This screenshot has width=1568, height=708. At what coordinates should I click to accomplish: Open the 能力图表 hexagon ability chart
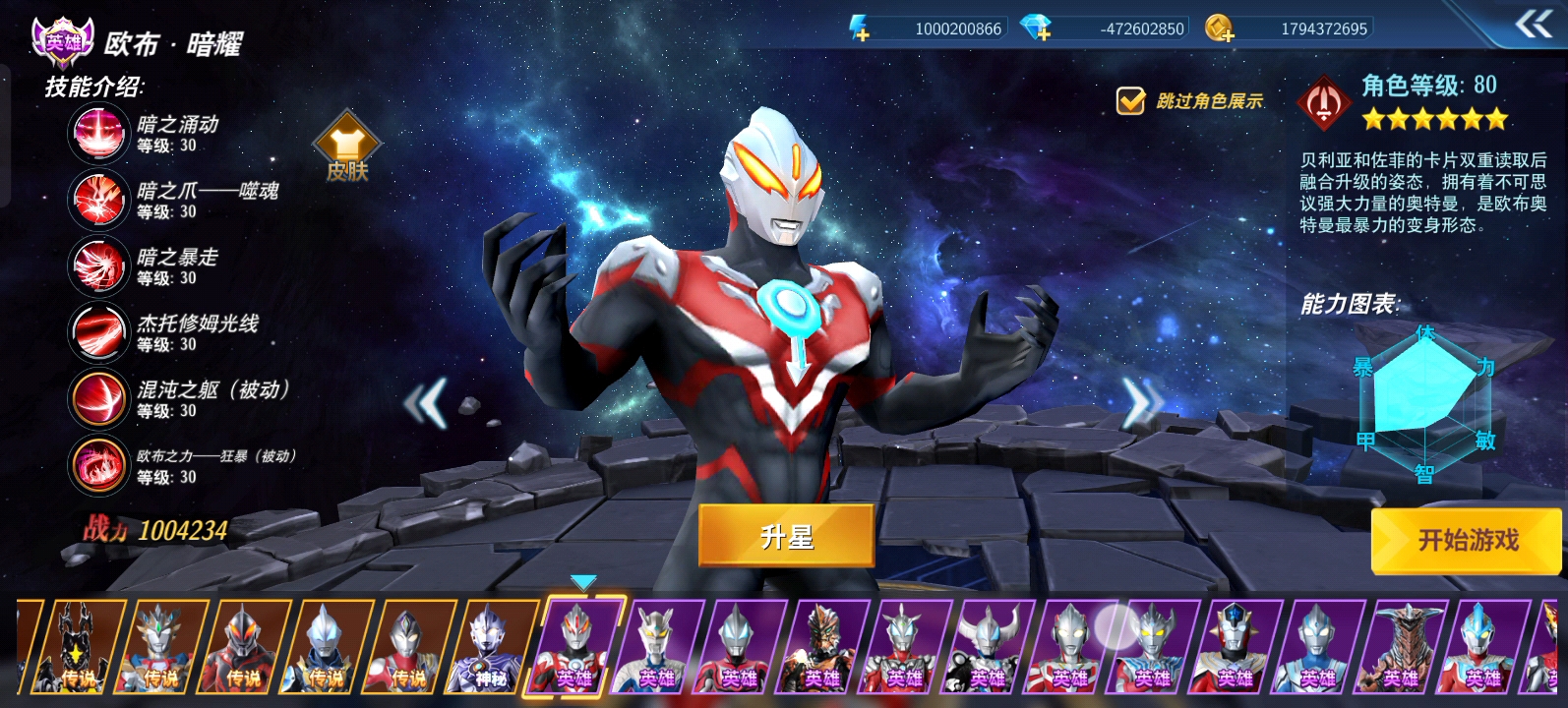pyautogui.click(x=1424, y=403)
